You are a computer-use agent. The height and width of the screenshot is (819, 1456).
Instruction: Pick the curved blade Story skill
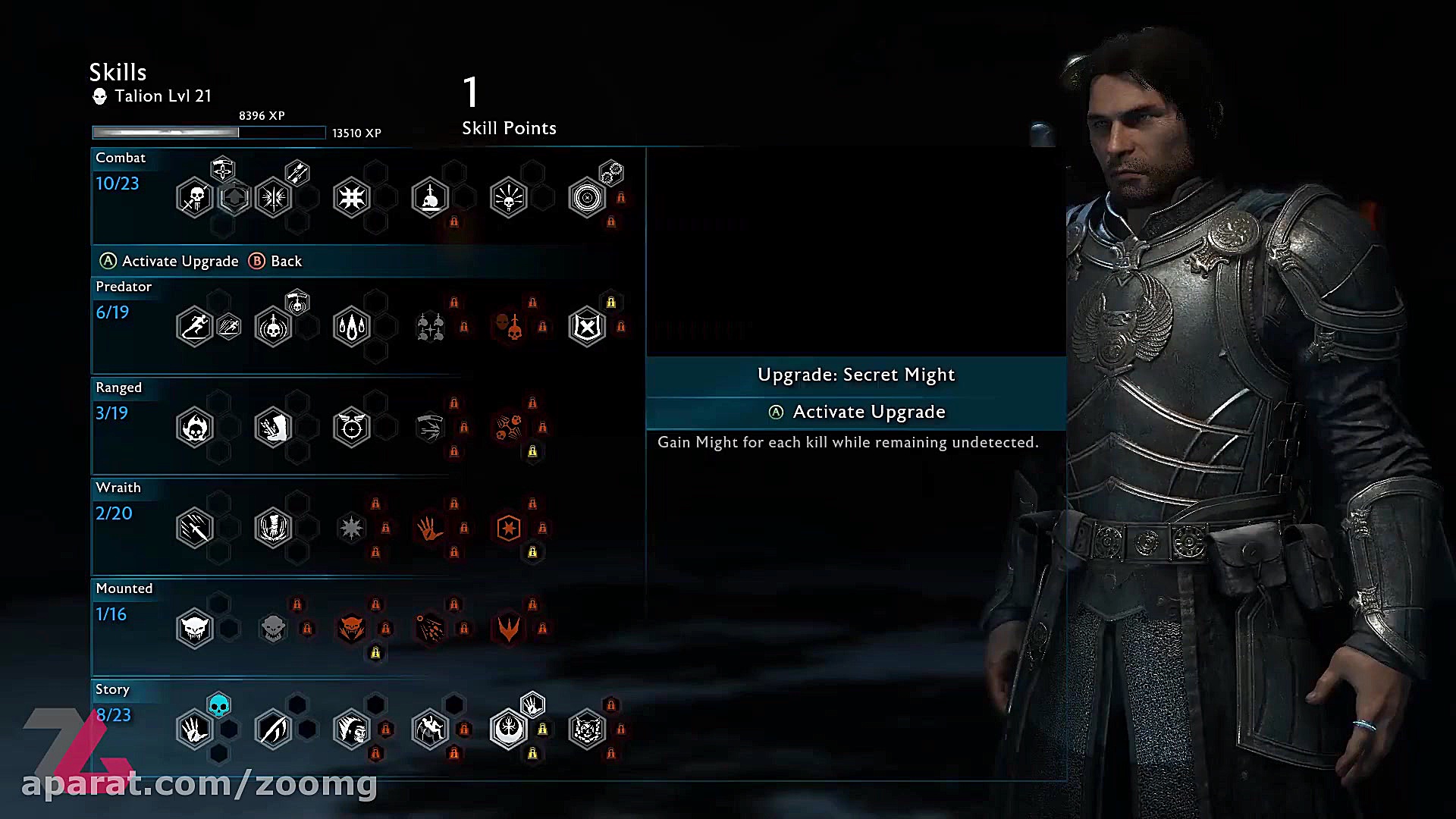pos(273,730)
